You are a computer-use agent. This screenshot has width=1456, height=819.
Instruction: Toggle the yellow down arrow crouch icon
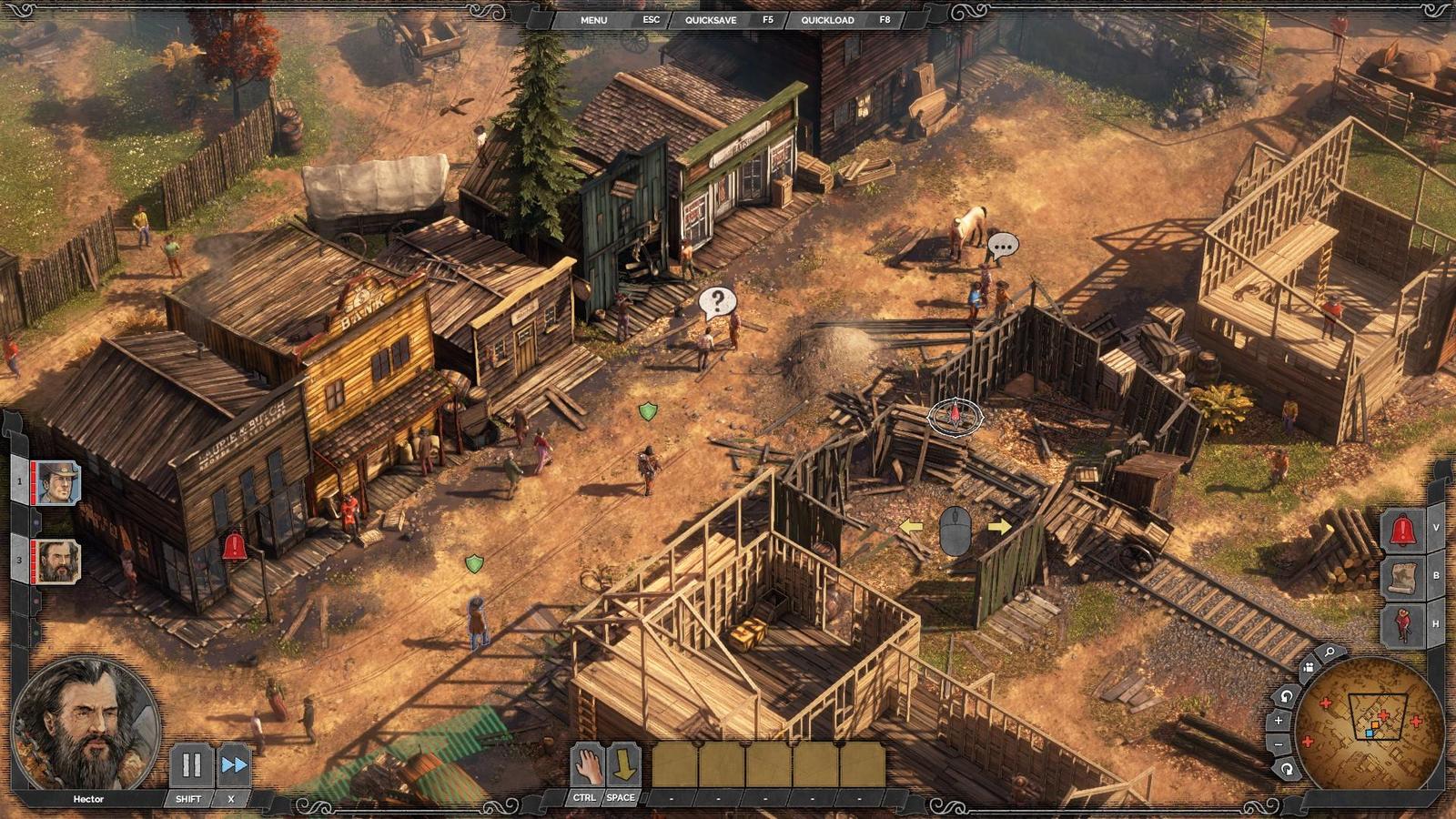pos(624,765)
